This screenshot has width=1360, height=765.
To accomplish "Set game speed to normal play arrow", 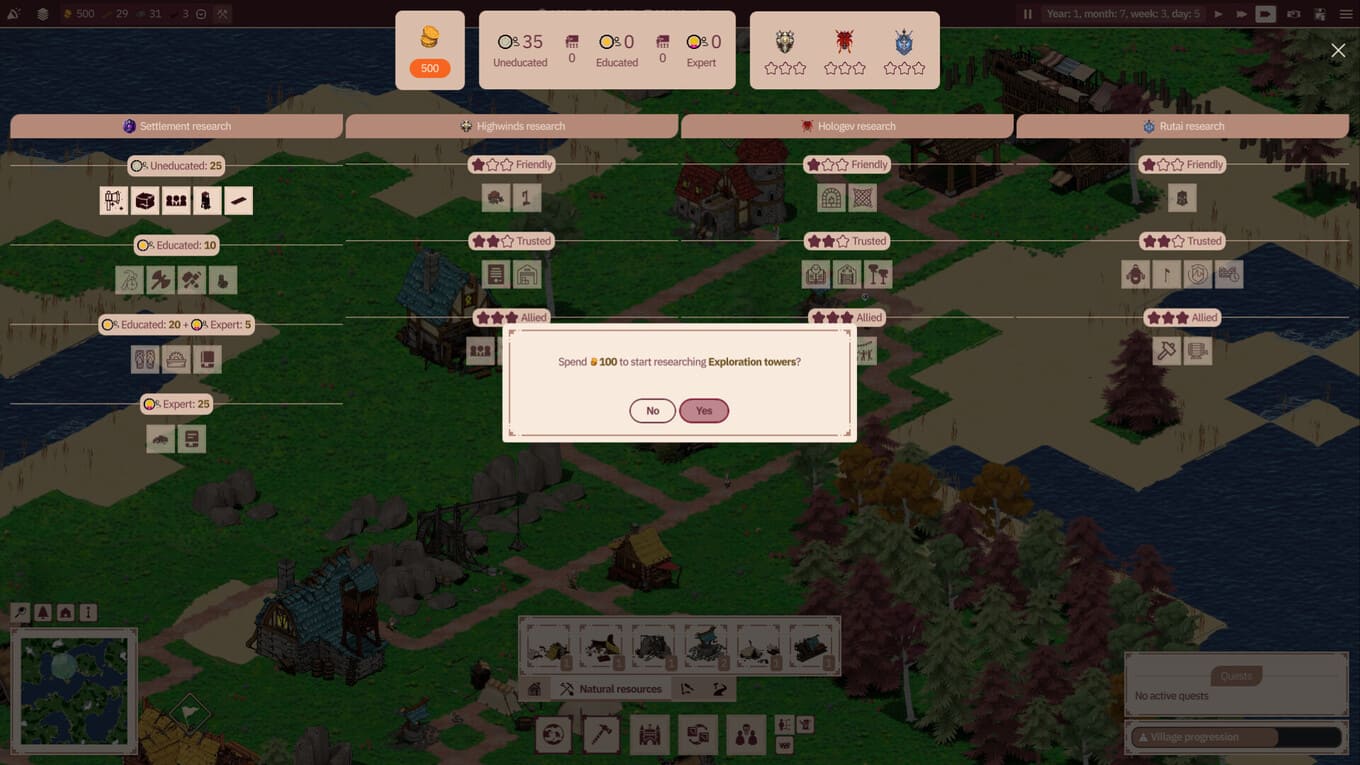I will coord(1218,14).
